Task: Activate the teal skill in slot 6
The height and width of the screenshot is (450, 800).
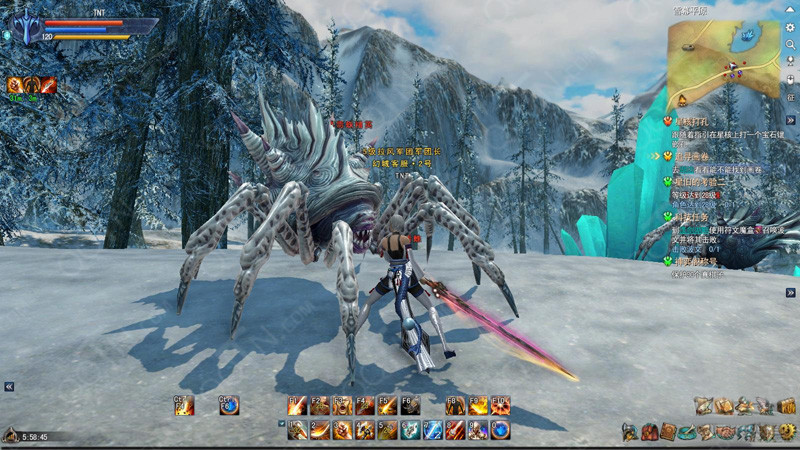Action: click(410, 430)
